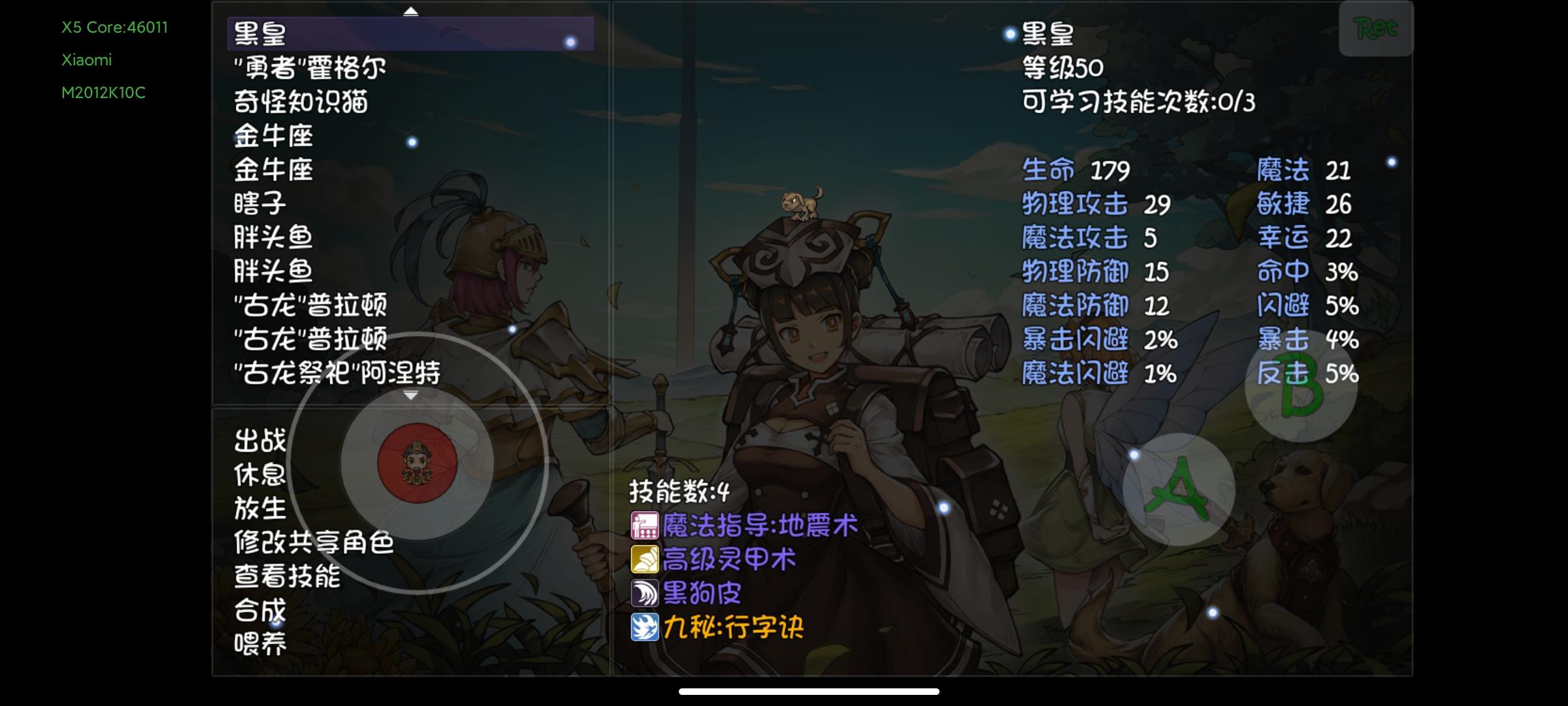
Task: Open the 魔法指导:地震术 skill icon
Action: 645,526
